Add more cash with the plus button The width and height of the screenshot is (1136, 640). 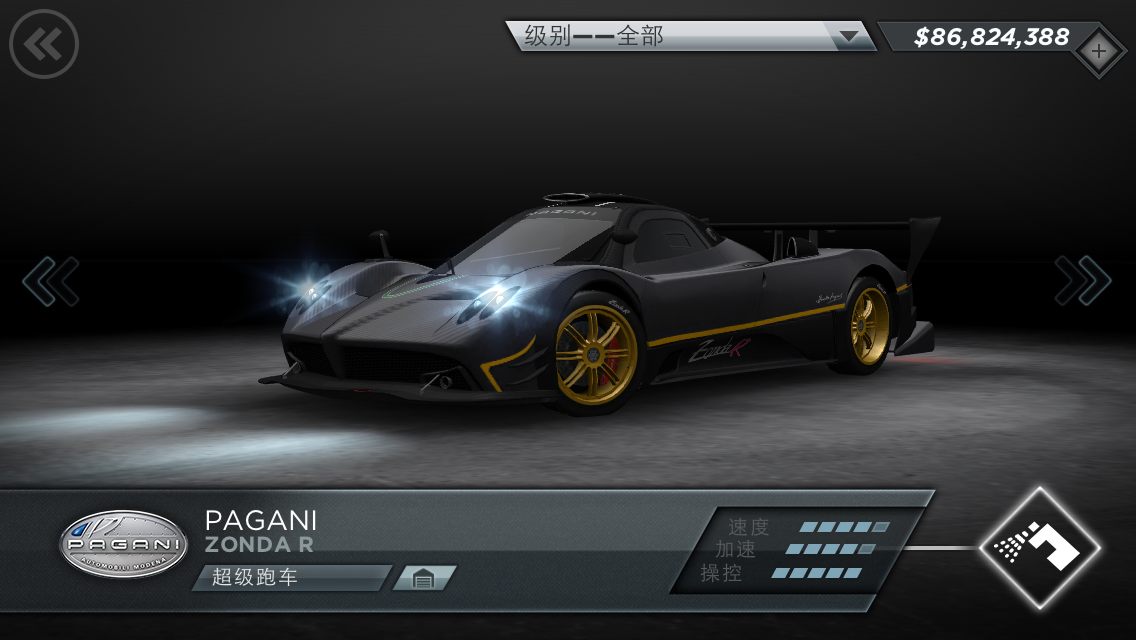point(1098,50)
